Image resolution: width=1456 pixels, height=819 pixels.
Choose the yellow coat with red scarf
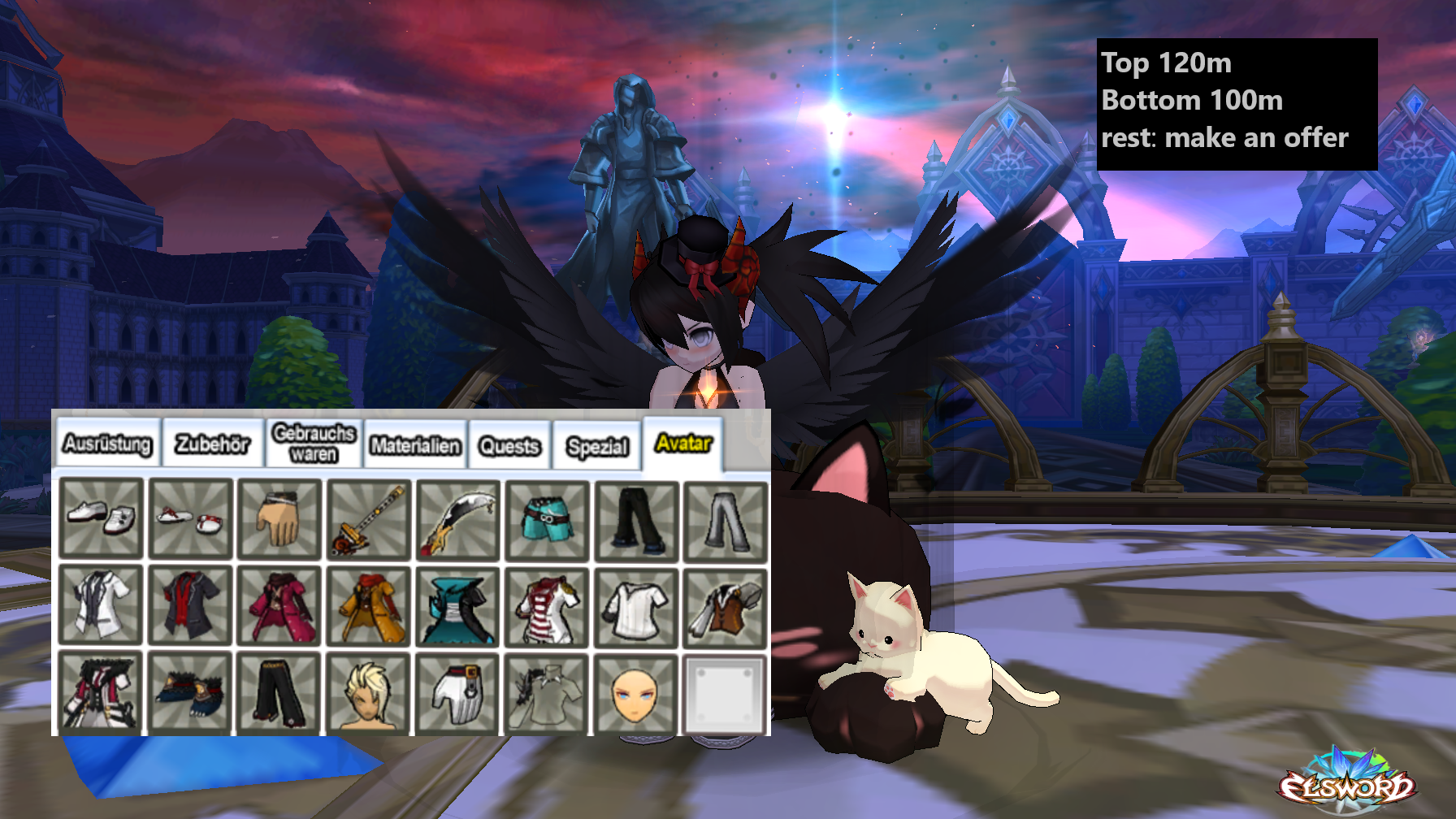[x=369, y=607]
